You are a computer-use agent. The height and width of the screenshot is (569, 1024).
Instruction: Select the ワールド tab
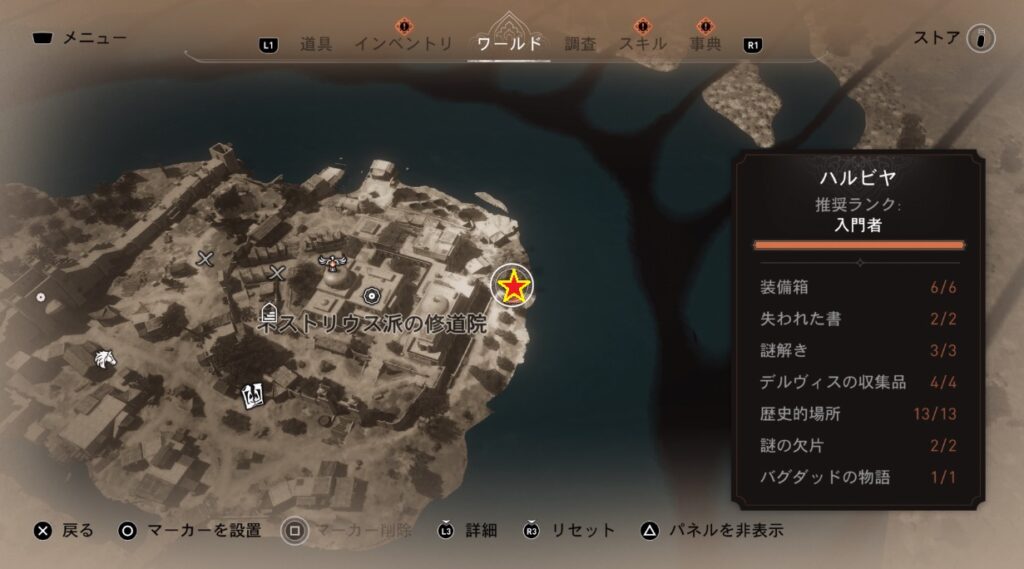tap(510, 44)
